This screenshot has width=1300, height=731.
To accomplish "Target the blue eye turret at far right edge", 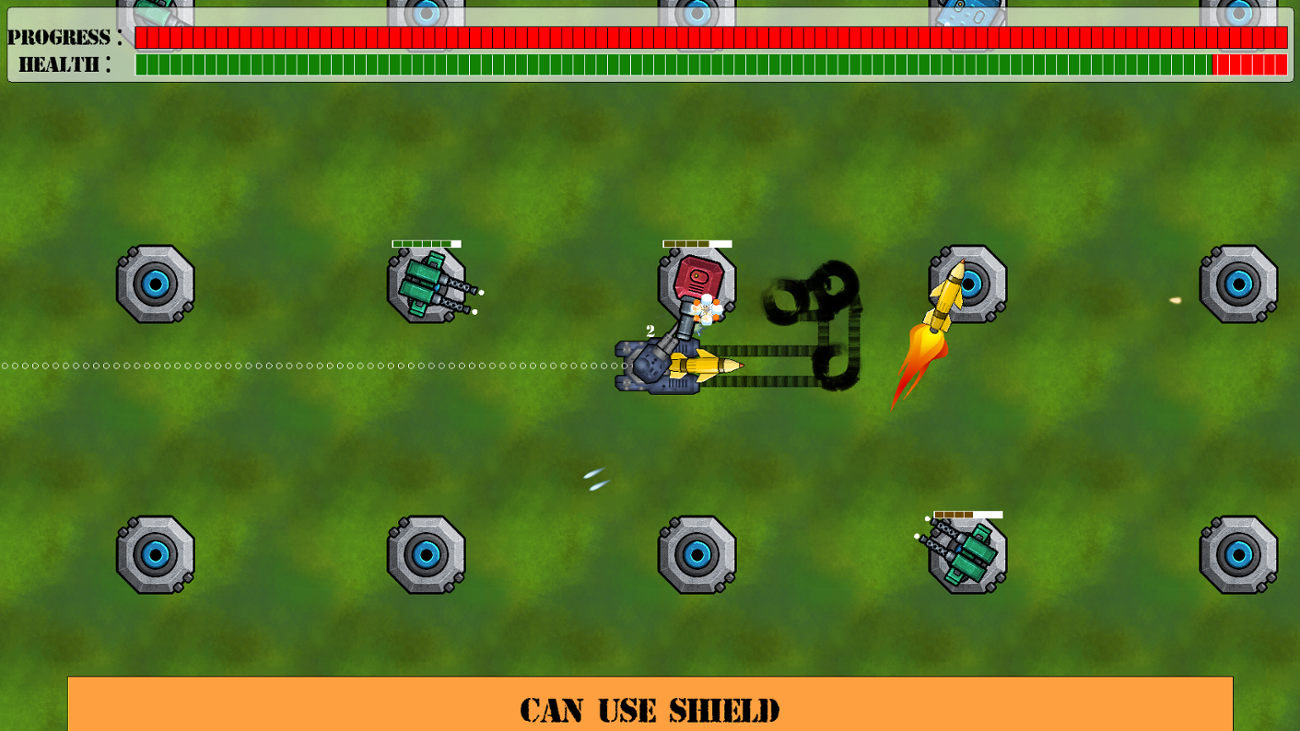I will (x=1237, y=284).
